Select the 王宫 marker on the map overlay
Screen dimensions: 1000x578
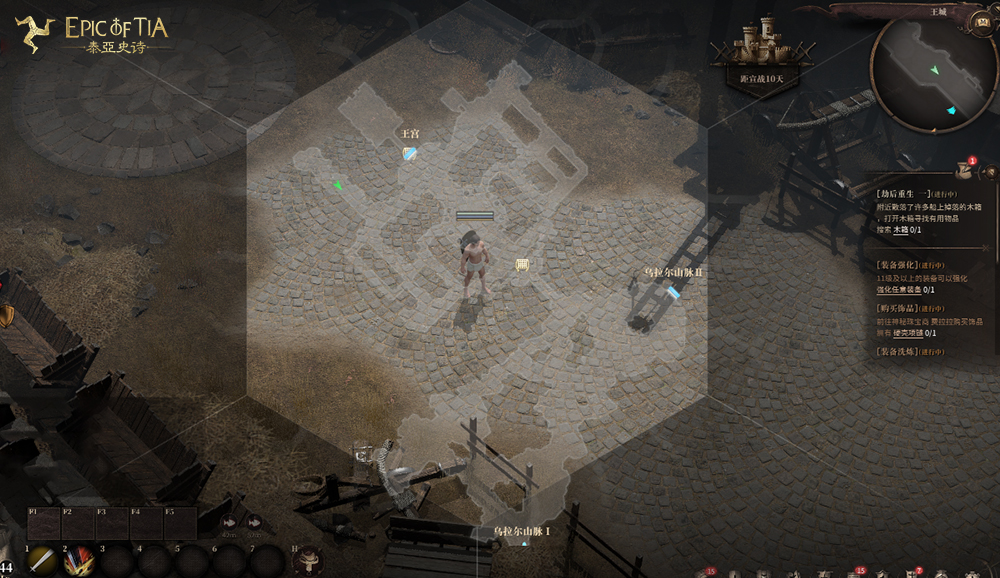409,153
